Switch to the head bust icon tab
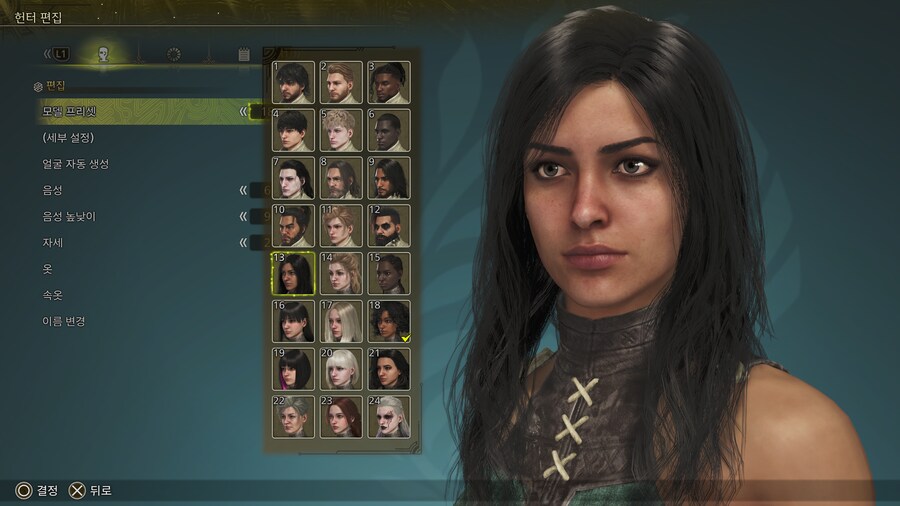The image size is (900, 506). [x=103, y=54]
